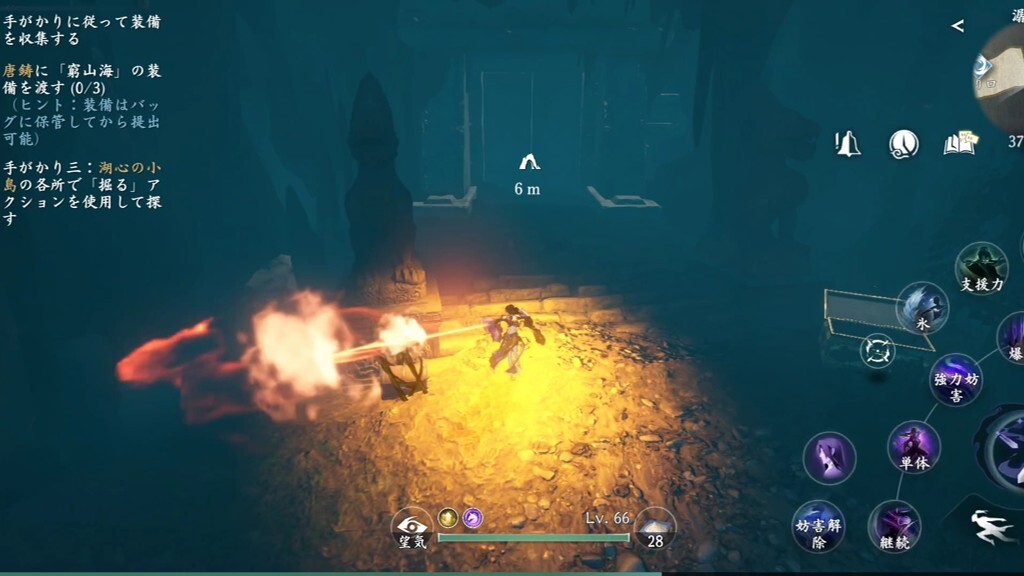The width and height of the screenshot is (1024, 576).
Task: Select the yellow buff status icon
Action: [448, 517]
